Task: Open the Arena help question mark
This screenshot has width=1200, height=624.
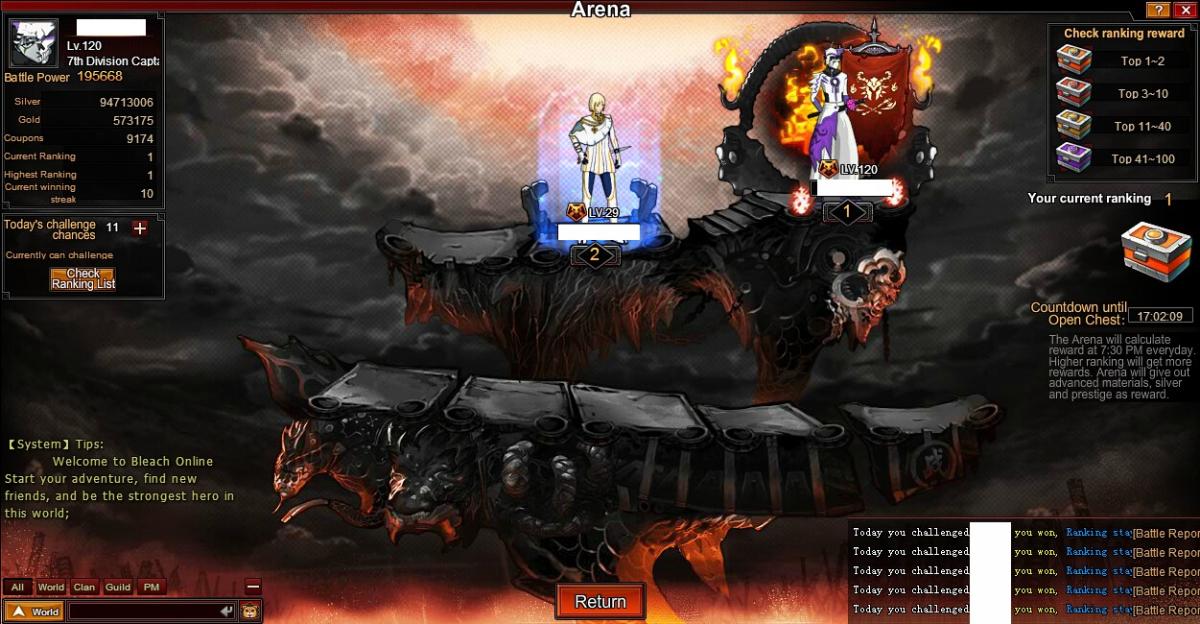Action: click(x=1158, y=10)
